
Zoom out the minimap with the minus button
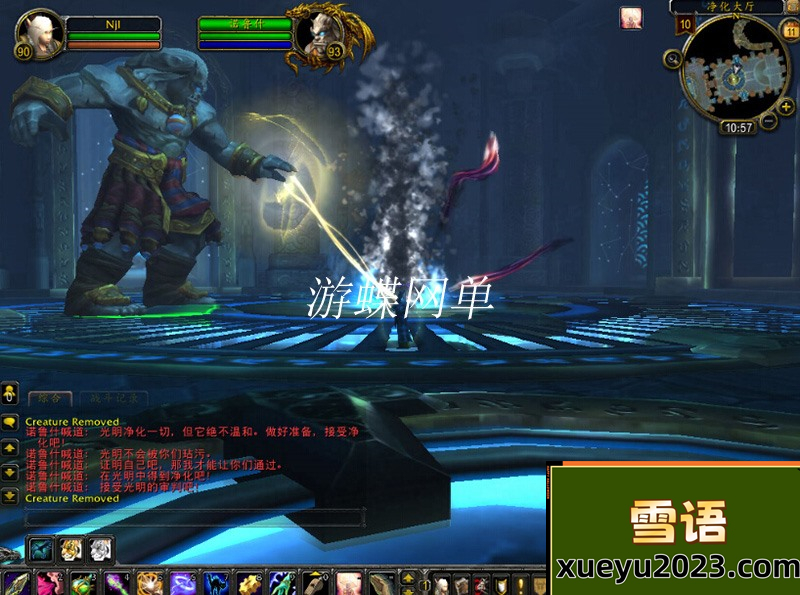click(770, 122)
